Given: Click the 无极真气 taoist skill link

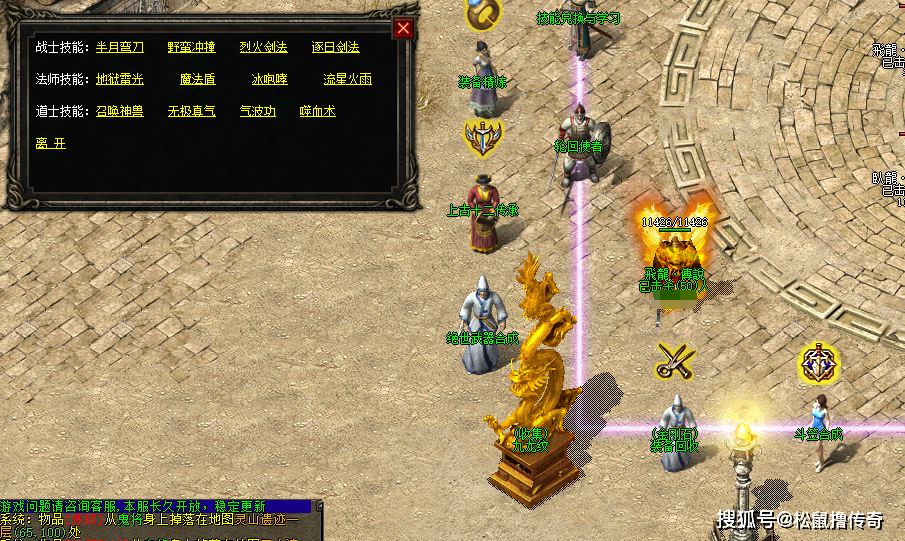Looking at the screenshot, I should click(191, 111).
